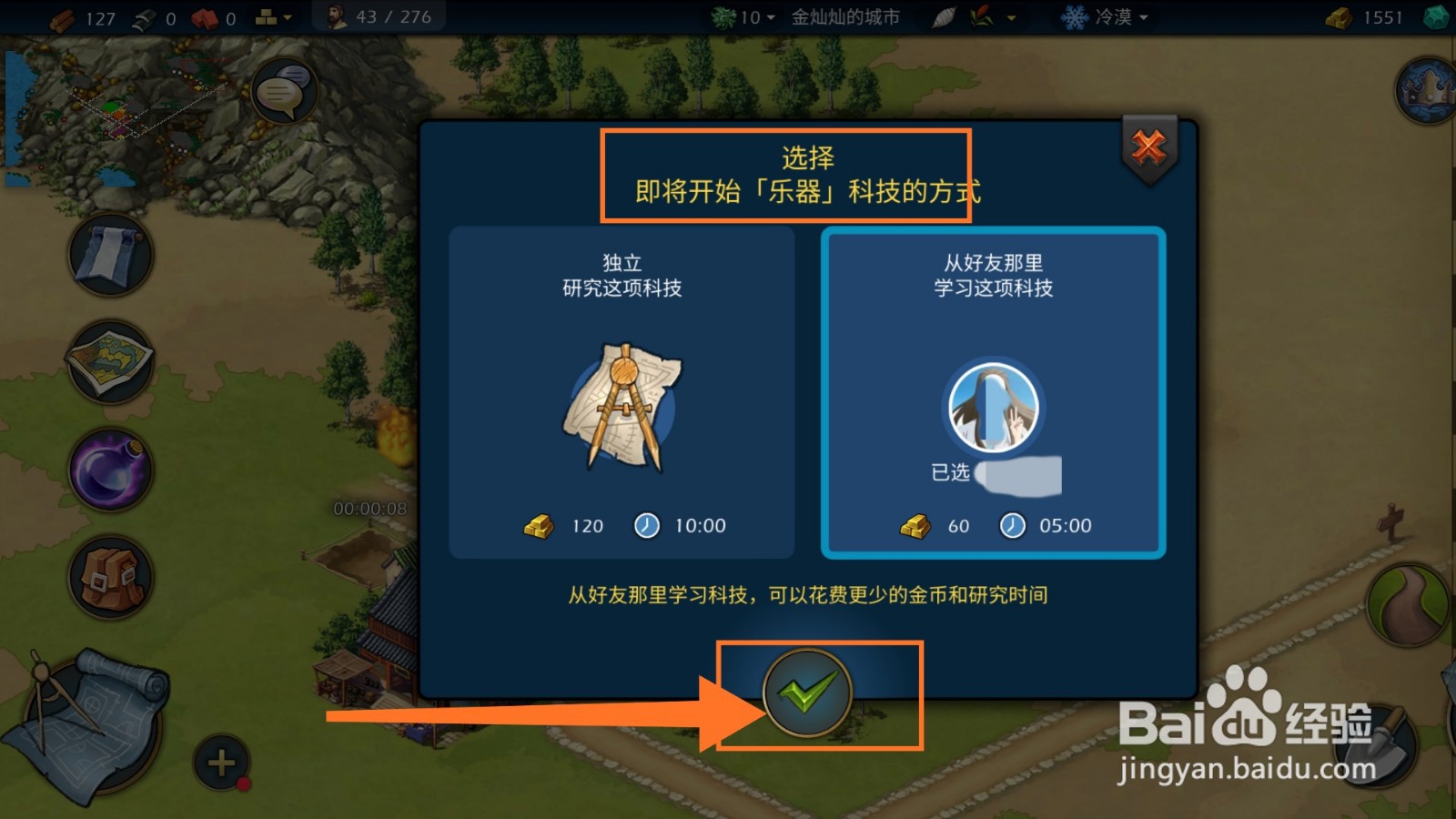The image size is (1456, 819).
Task: Open the quest scroll panel on the left
Action: 109,256
